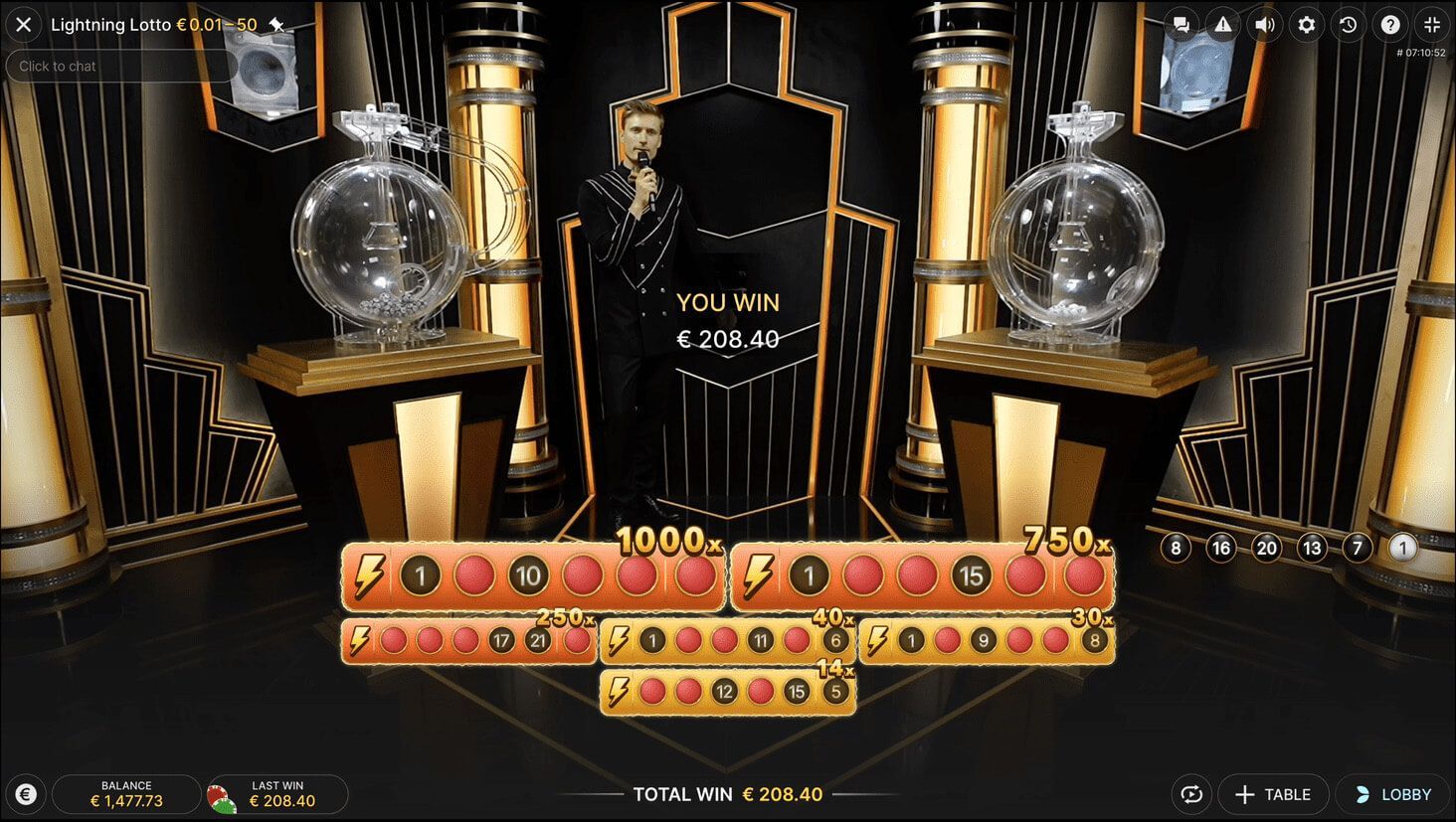Image resolution: width=1456 pixels, height=822 pixels.
Task: Open the responsible gaming warning icon
Action: pyautogui.click(x=1222, y=25)
